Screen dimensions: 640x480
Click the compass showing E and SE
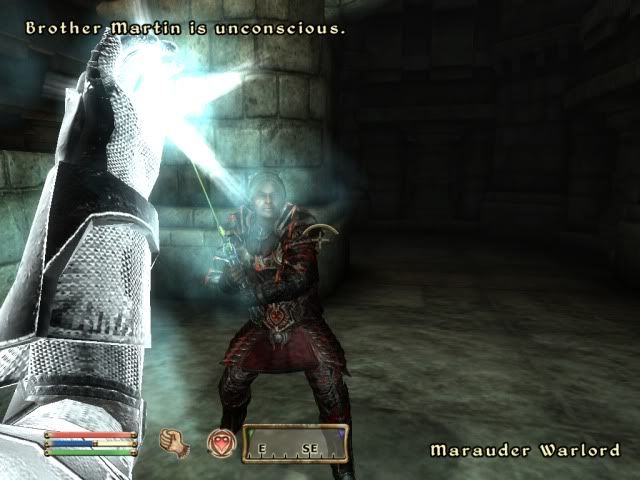point(295,447)
